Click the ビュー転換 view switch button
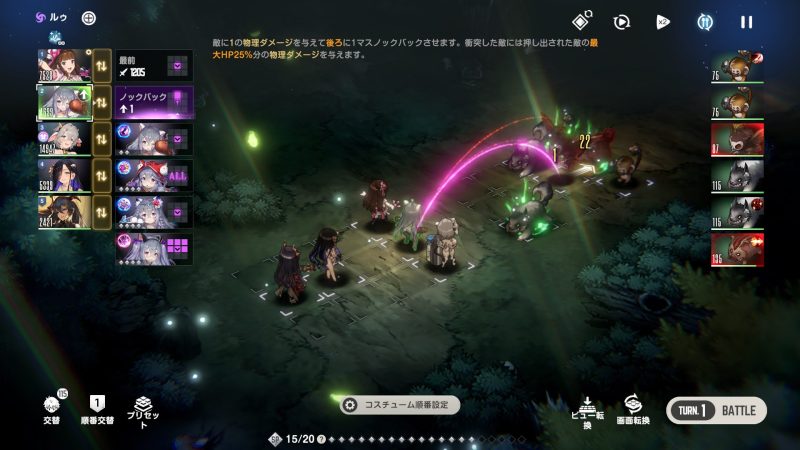 click(588, 410)
